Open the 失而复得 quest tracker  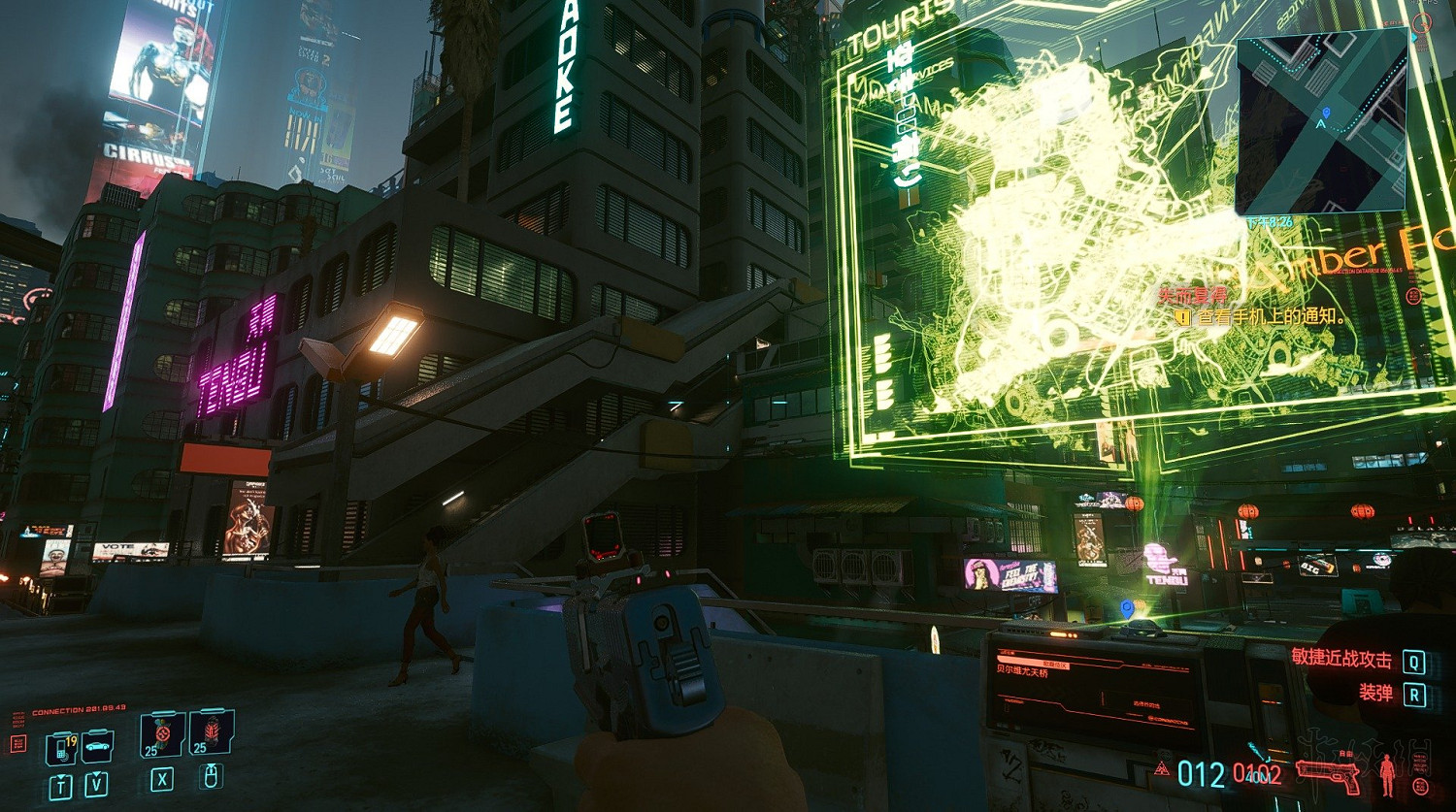pyautogui.click(x=1192, y=295)
